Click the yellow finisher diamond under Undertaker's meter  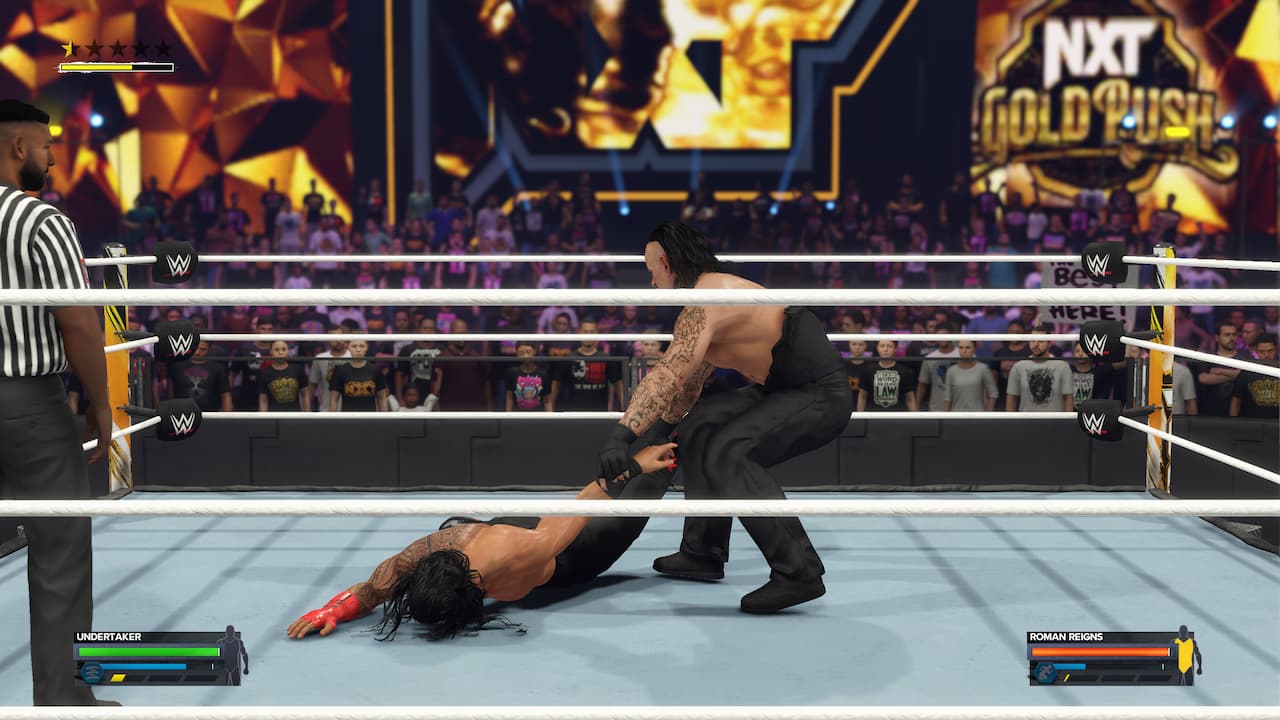[x=118, y=678]
